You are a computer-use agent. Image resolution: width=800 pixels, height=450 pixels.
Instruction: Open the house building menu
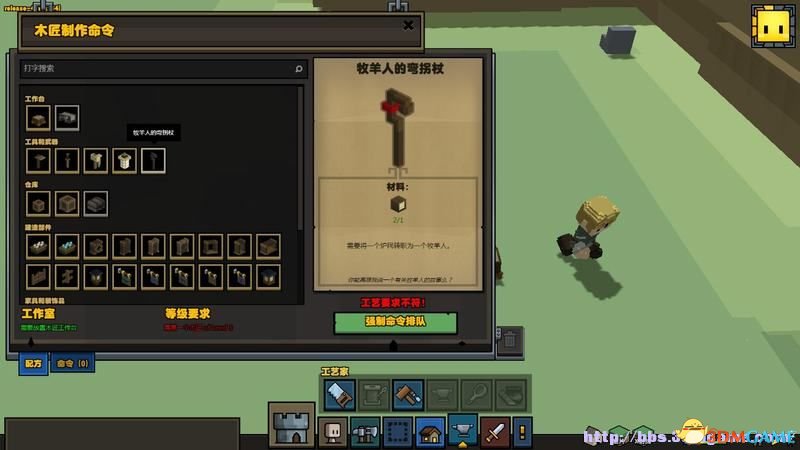coord(430,431)
